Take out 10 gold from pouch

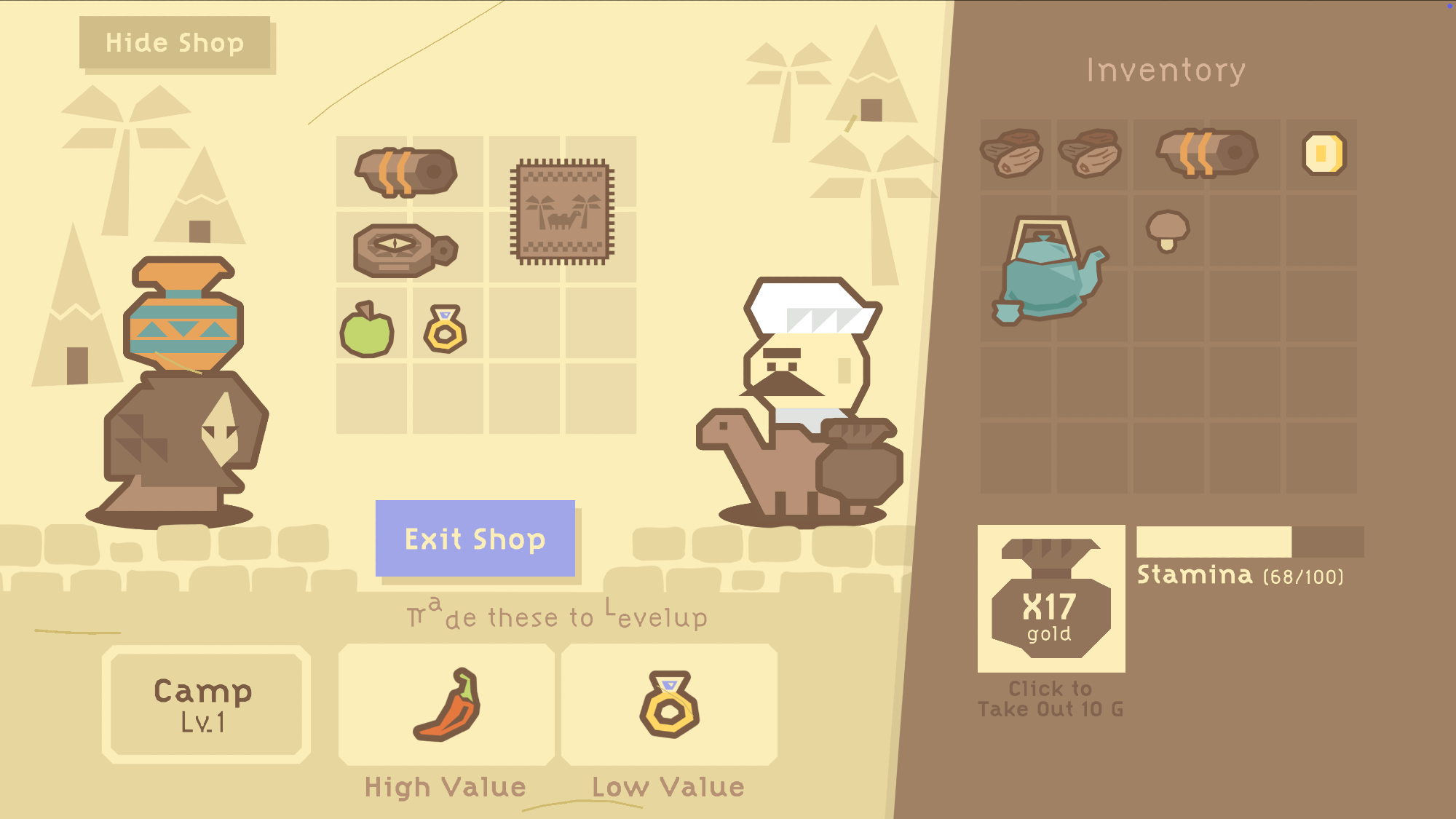1051,598
